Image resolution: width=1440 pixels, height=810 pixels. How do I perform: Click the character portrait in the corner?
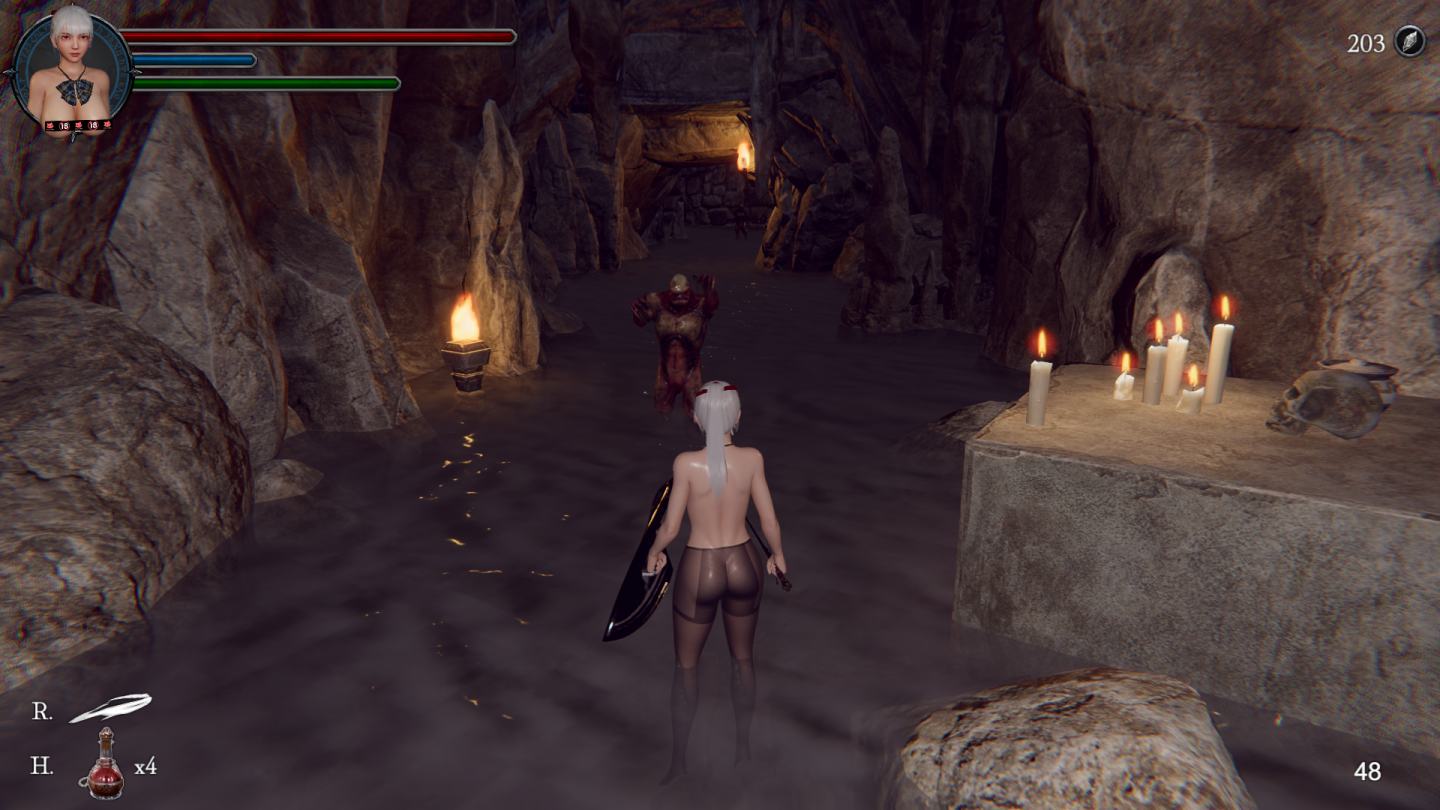tap(72, 70)
